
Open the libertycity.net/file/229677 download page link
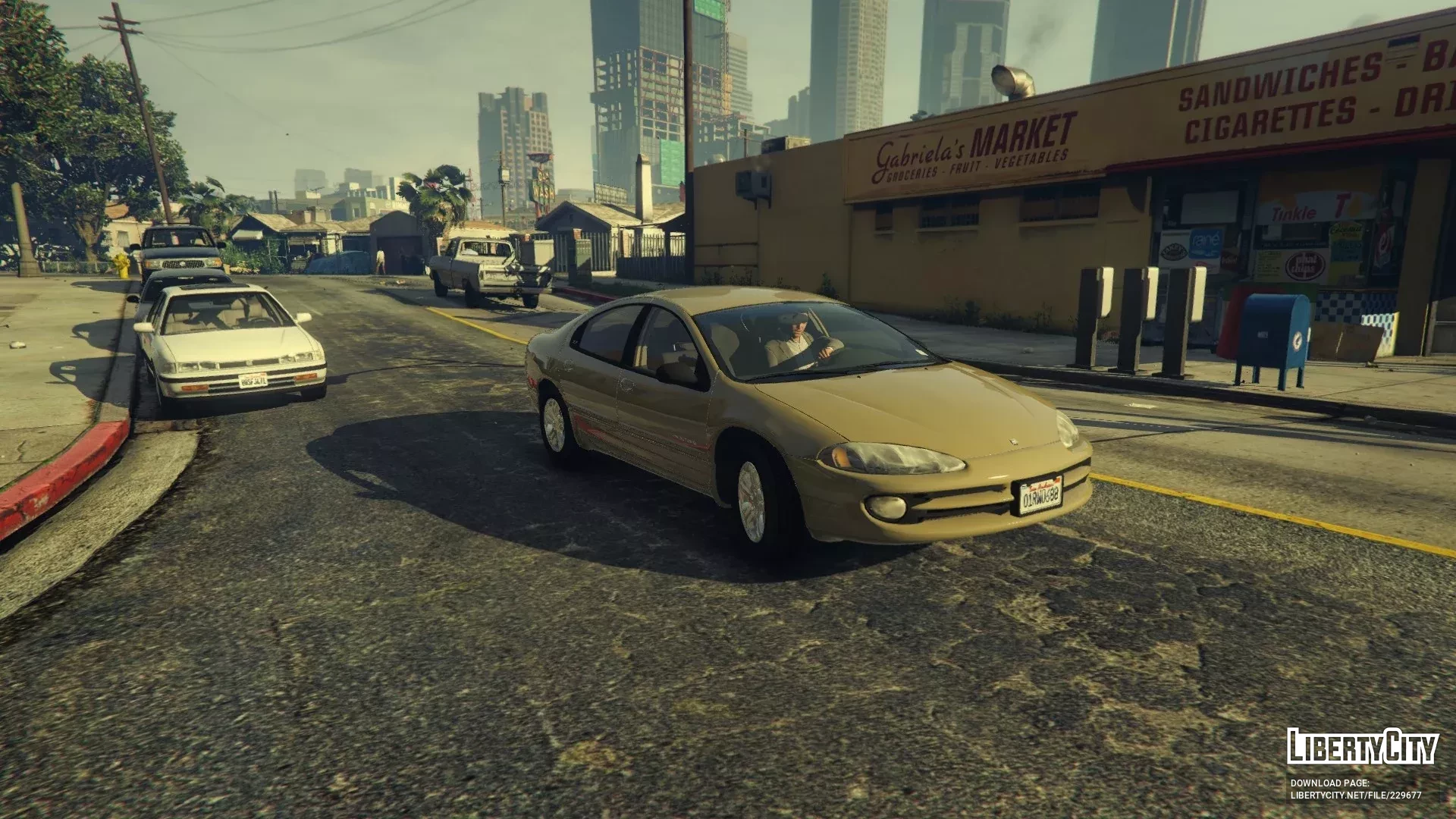(1356, 795)
